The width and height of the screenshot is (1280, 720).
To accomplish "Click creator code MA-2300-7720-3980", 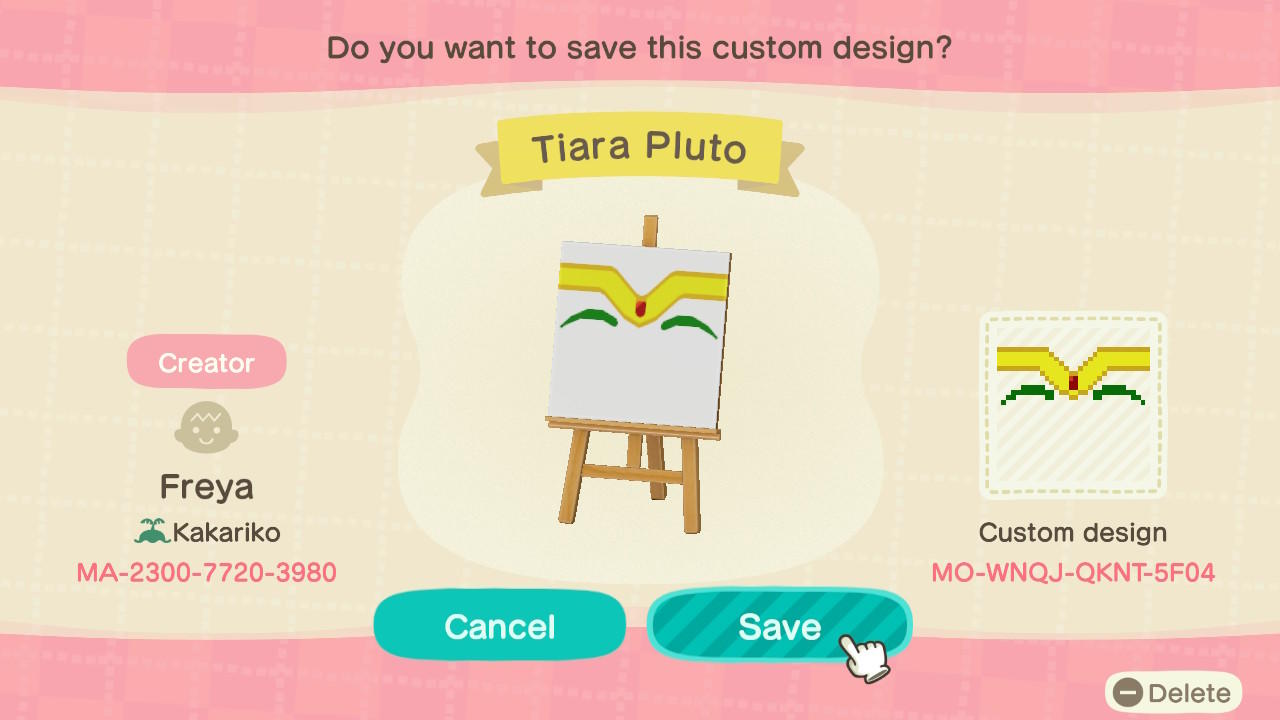I will pos(206,573).
